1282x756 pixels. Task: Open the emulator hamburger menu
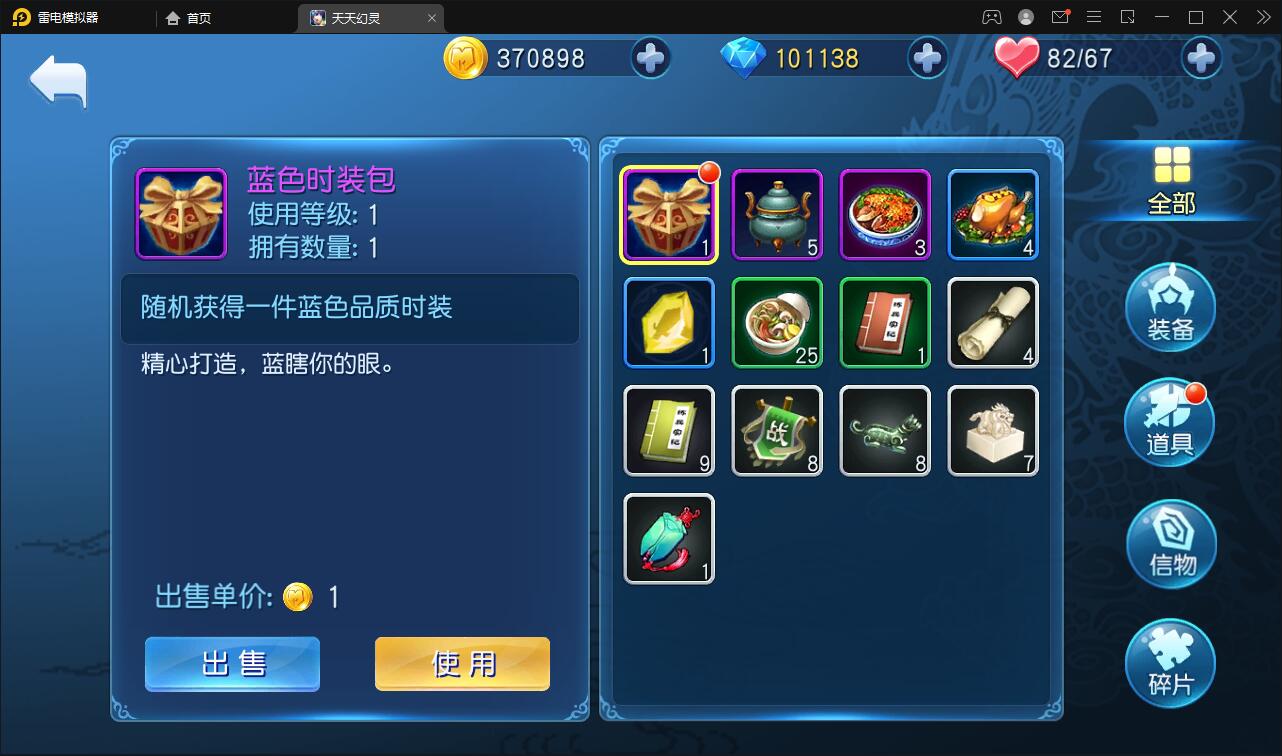[x=1094, y=16]
